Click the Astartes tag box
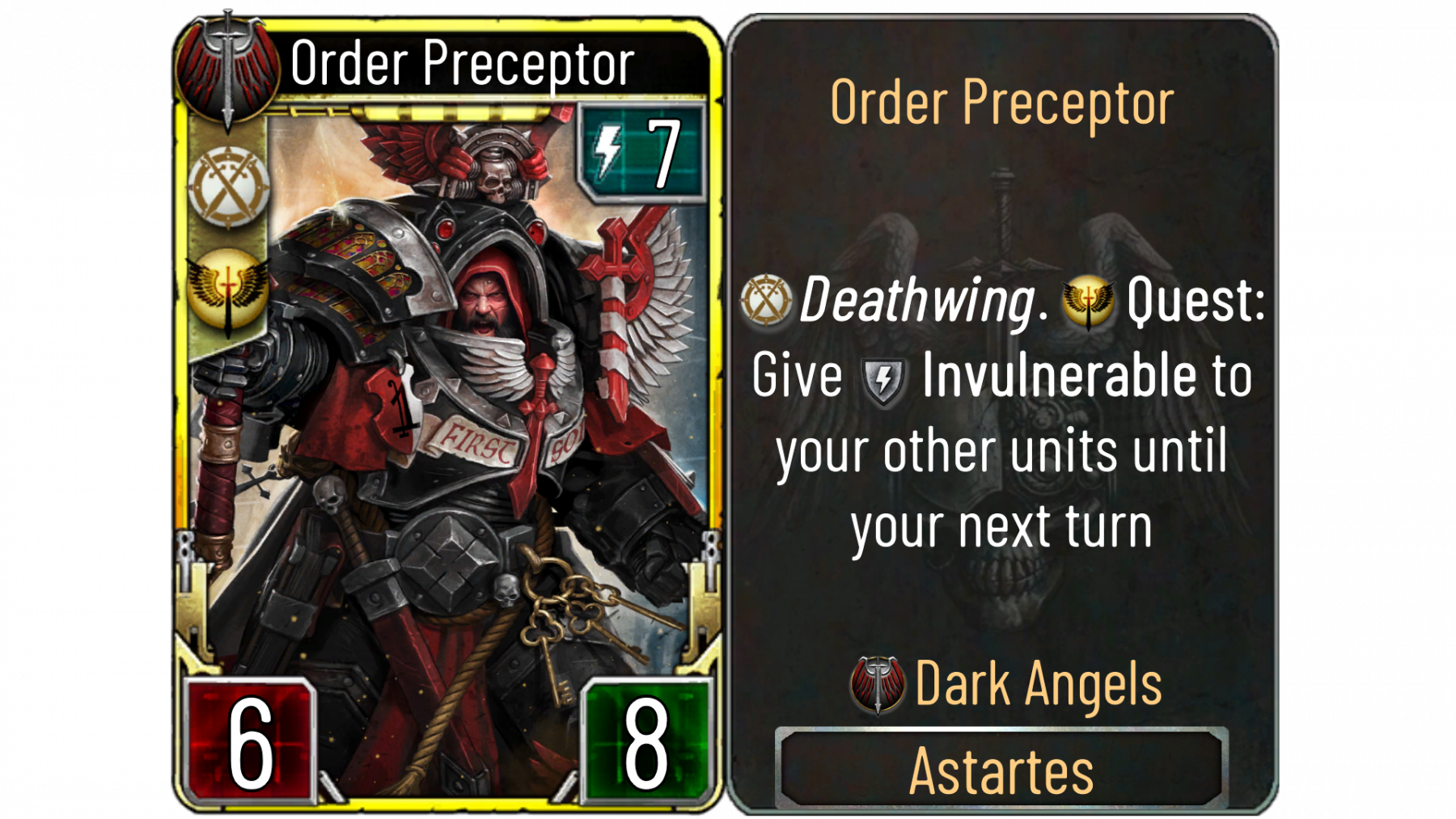Image resolution: width=1456 pixels, height=819 pixels. coord(1001,769)
